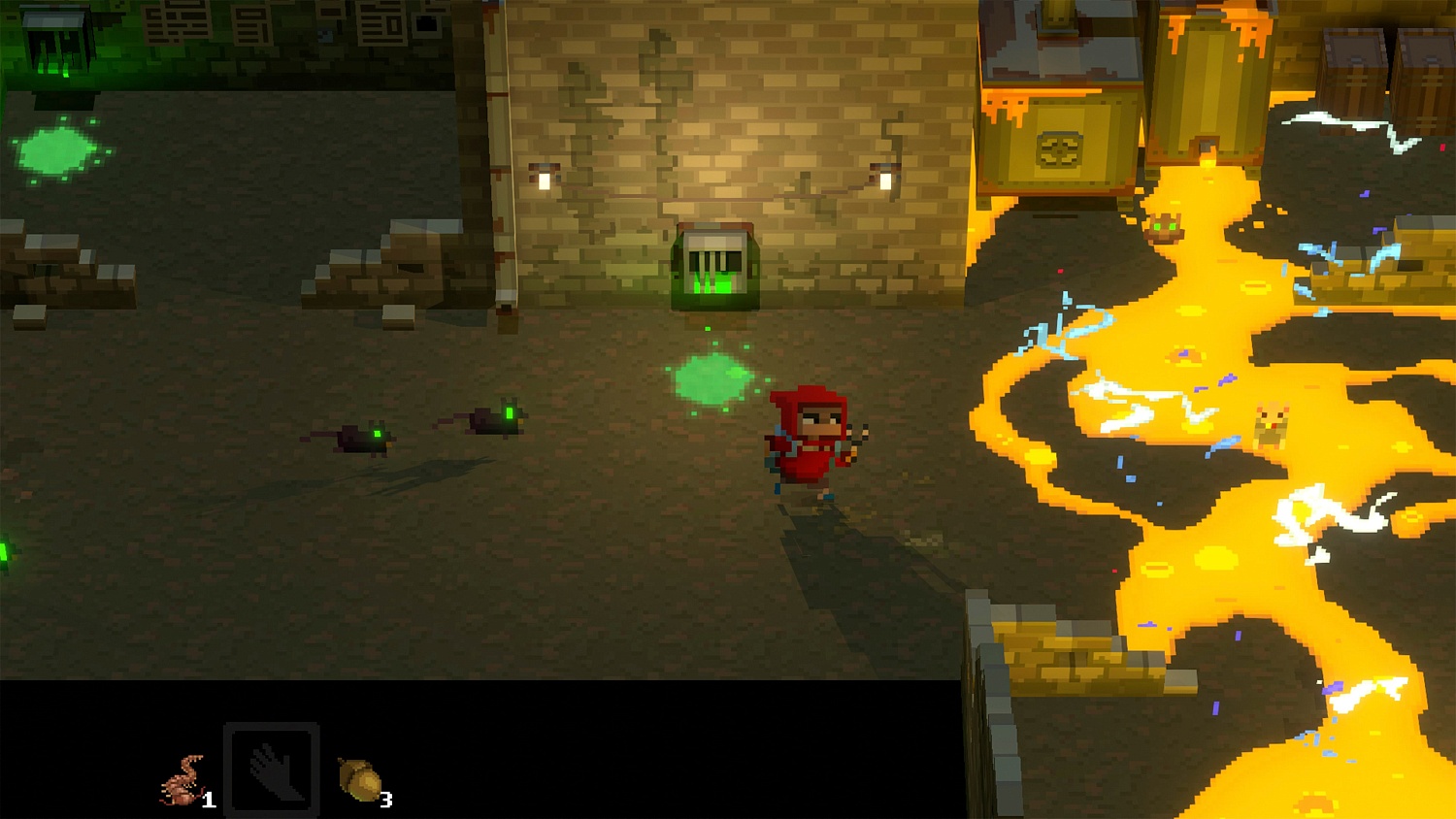
Task: Click the leftmost rat with glowing green eyes
Action: tap(364, 437)
